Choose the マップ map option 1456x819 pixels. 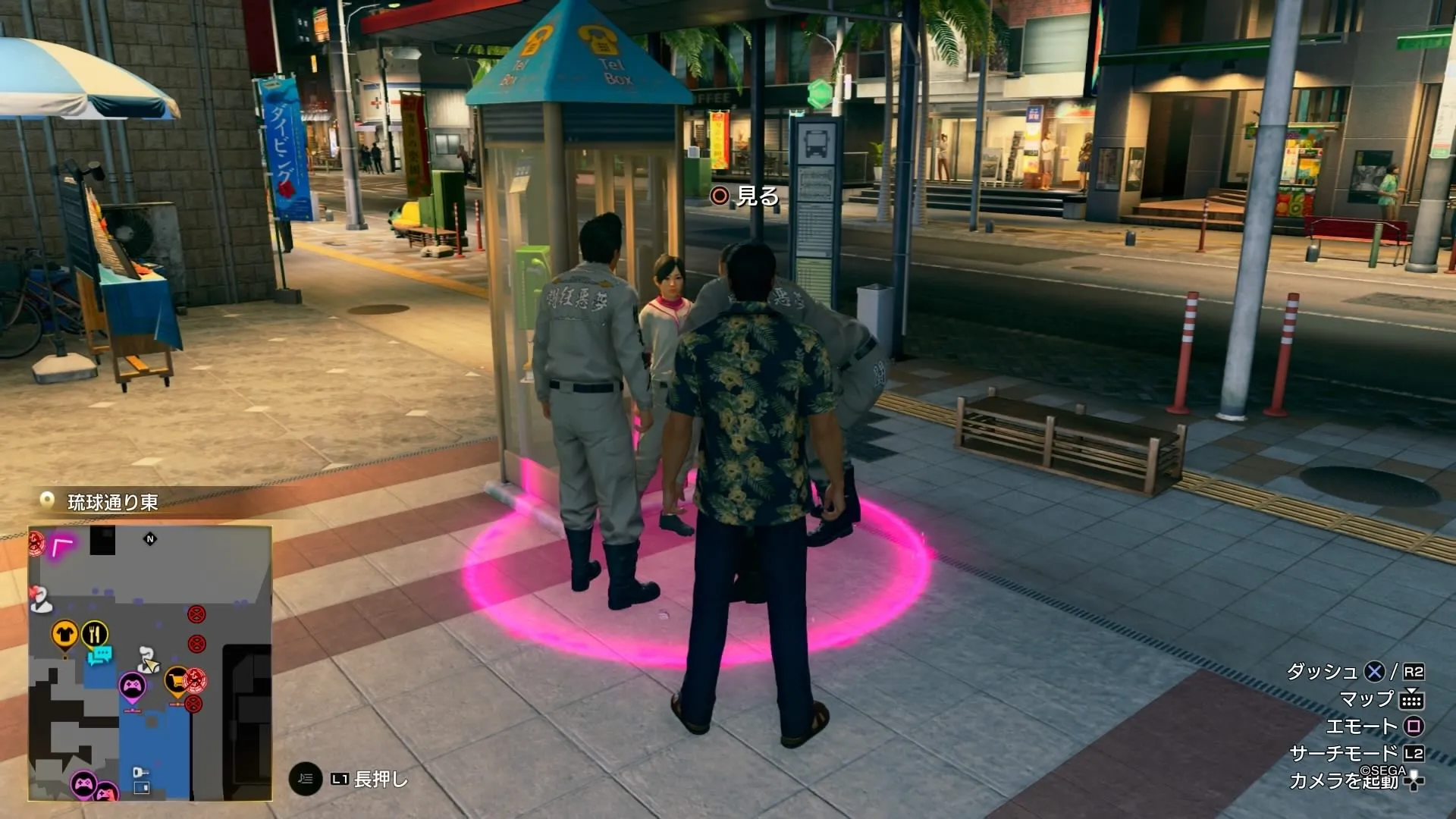pyautogui.click(x=1382, y=699)
